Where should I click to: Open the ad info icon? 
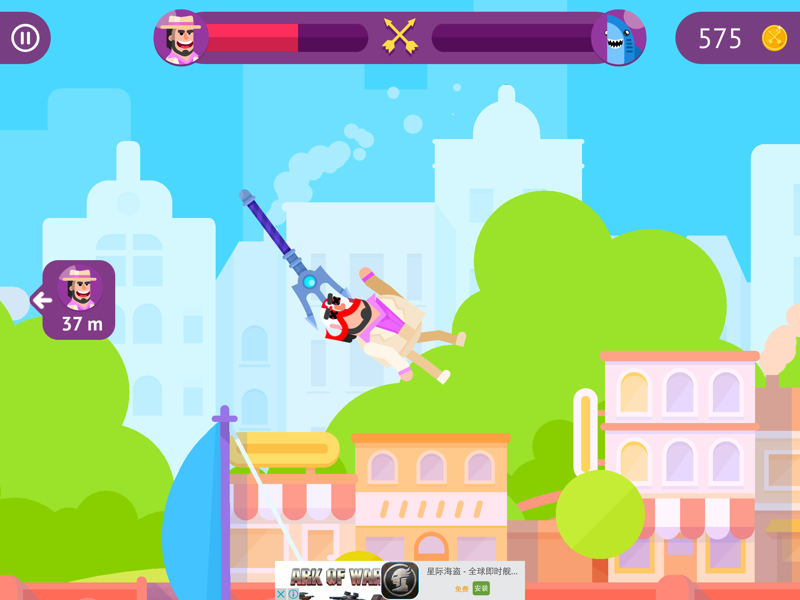(x=293, y=594)
